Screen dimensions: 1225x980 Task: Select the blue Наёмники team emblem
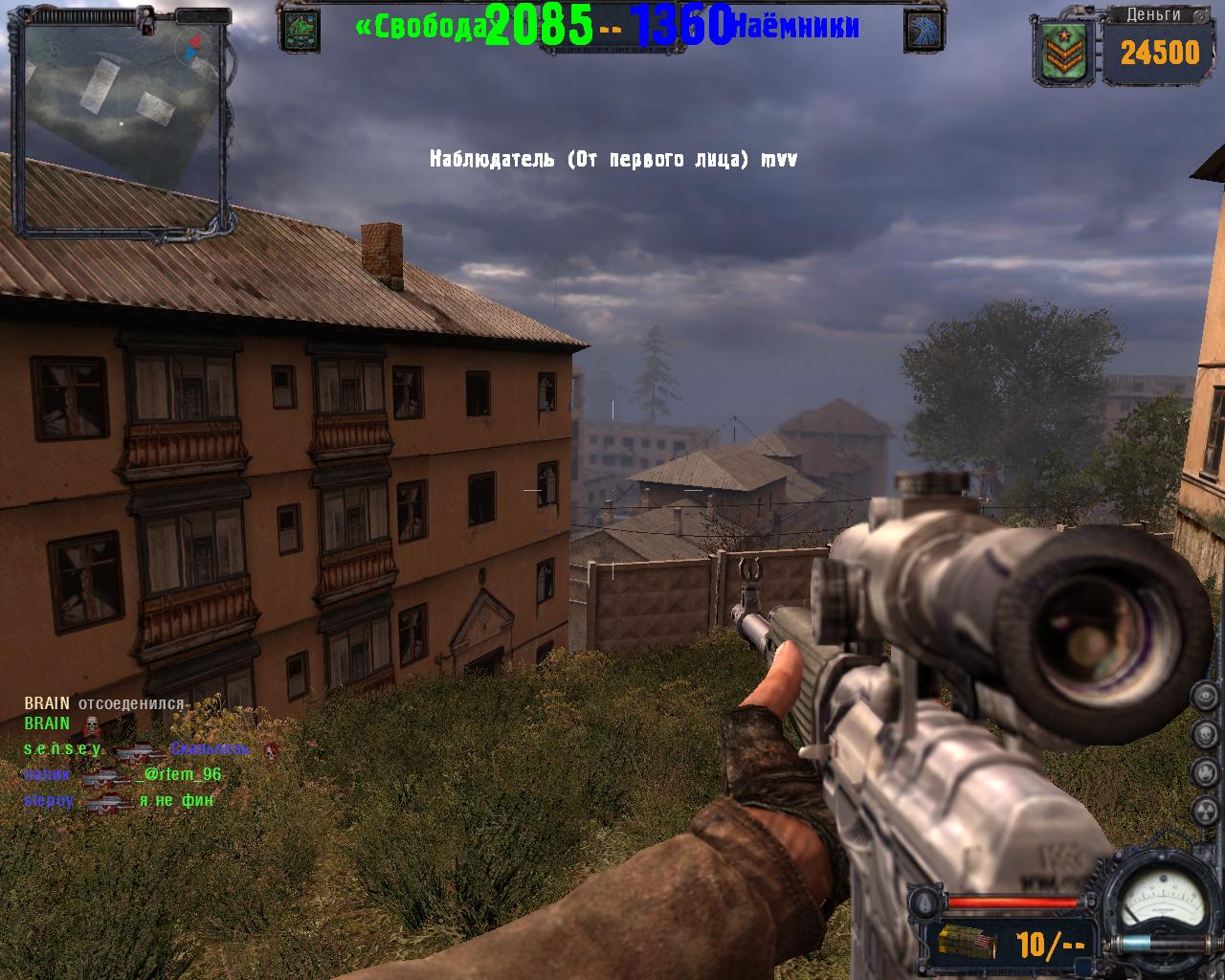point(924,31)
